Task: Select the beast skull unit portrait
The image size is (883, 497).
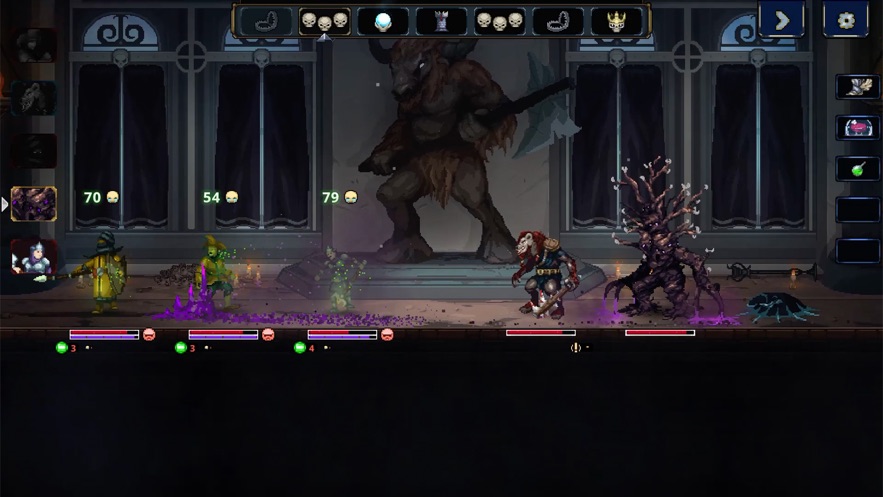Action: click(34, 97)
